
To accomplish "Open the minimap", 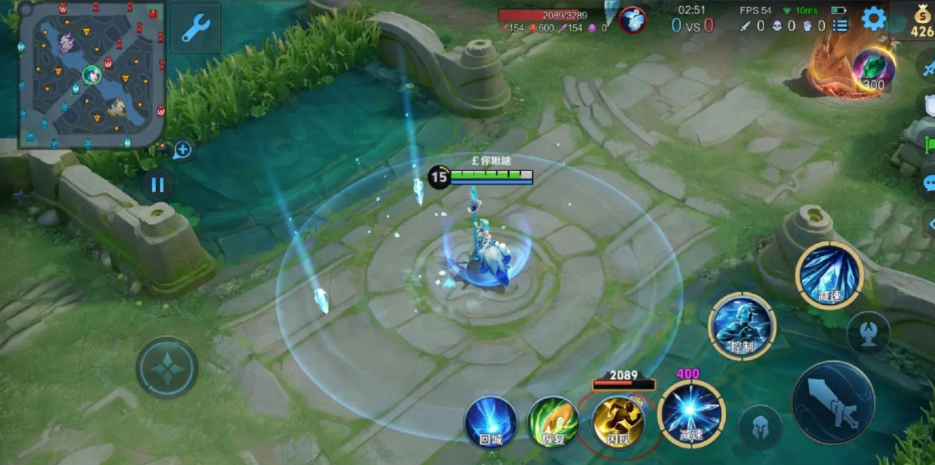I will click(x=90, y=74).
